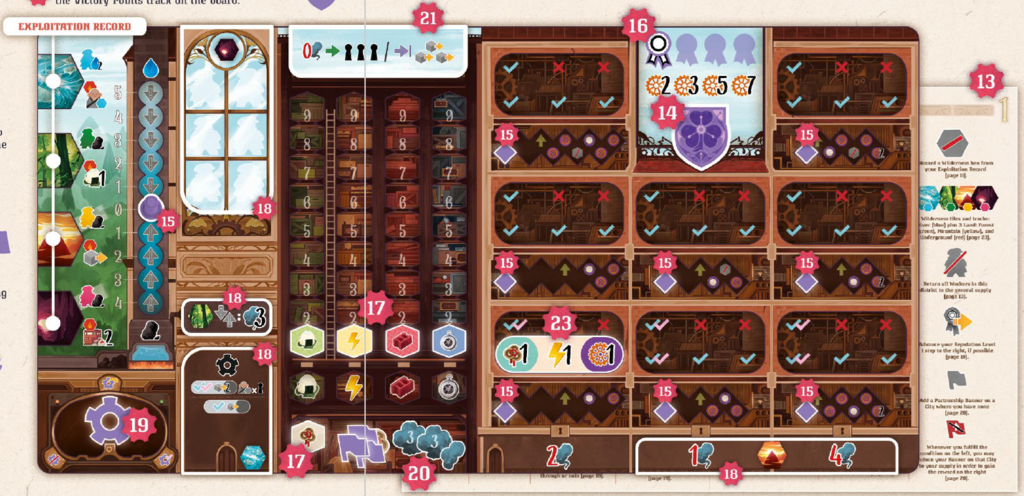Click the Exploitation Record label
The width and height of the screenshot is (1024, 496).
tap(67, 26)
